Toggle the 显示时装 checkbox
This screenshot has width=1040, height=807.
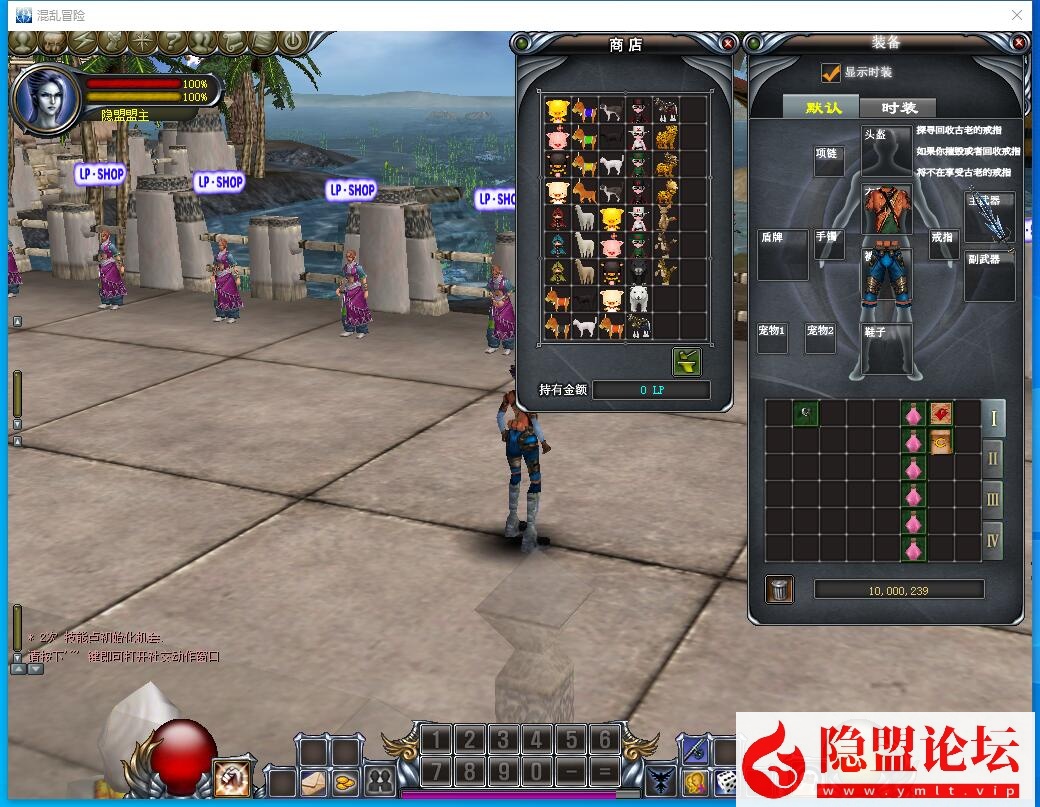[x=830, y=73]
